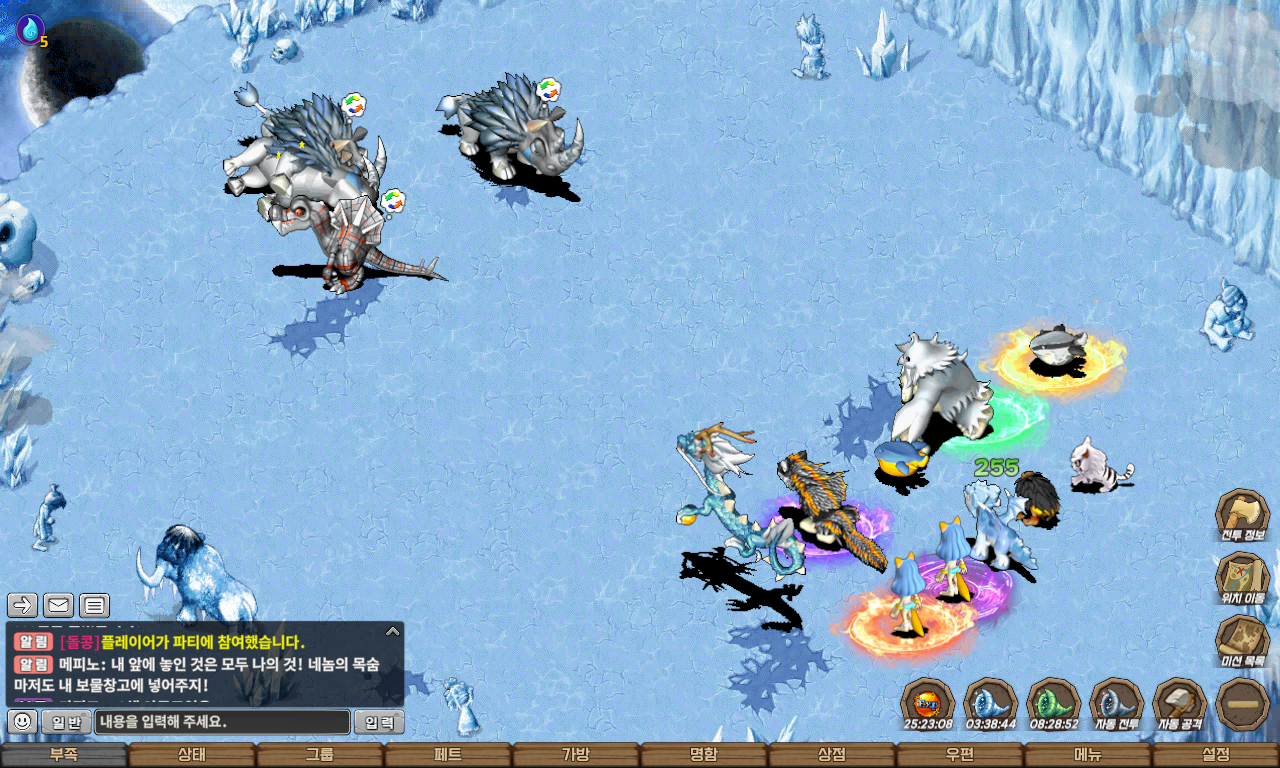The height and width of the screenshot is (768, 1280).
Task: Show the 미션 목록 mission list
Action: 1242,642
